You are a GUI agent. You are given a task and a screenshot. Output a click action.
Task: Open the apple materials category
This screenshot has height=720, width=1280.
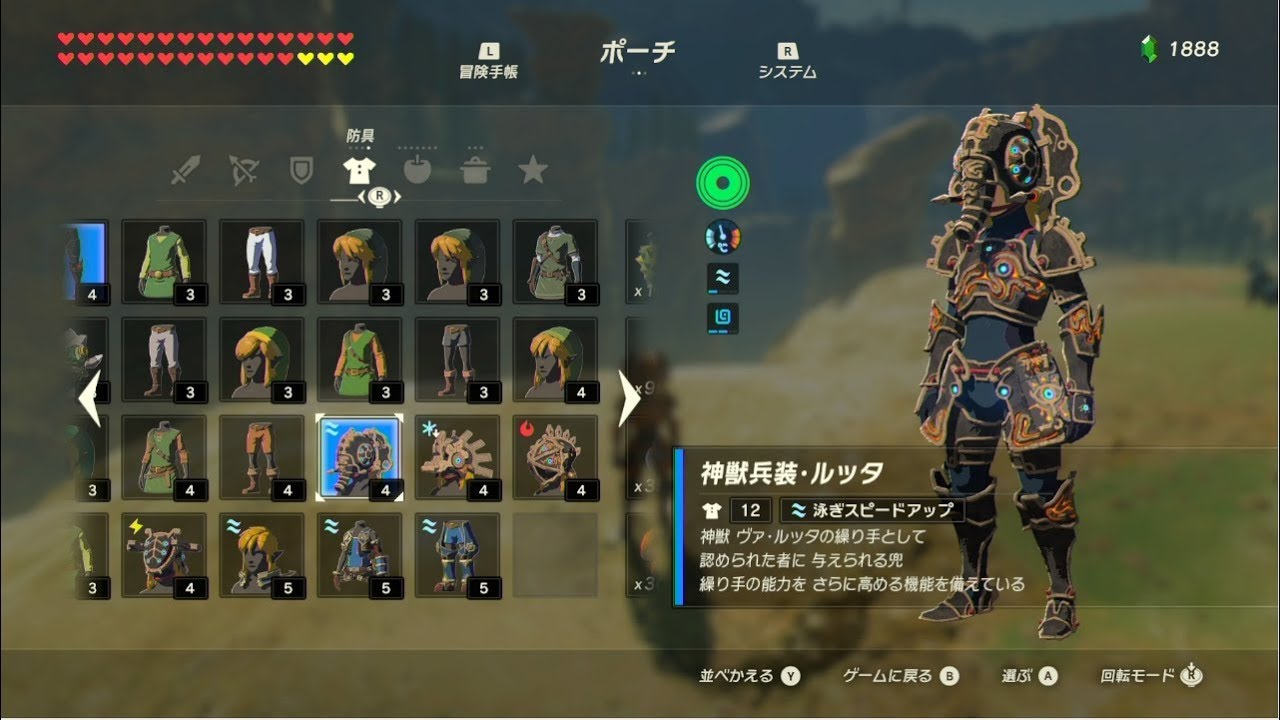pyautogui.click(x=420, y=170)
